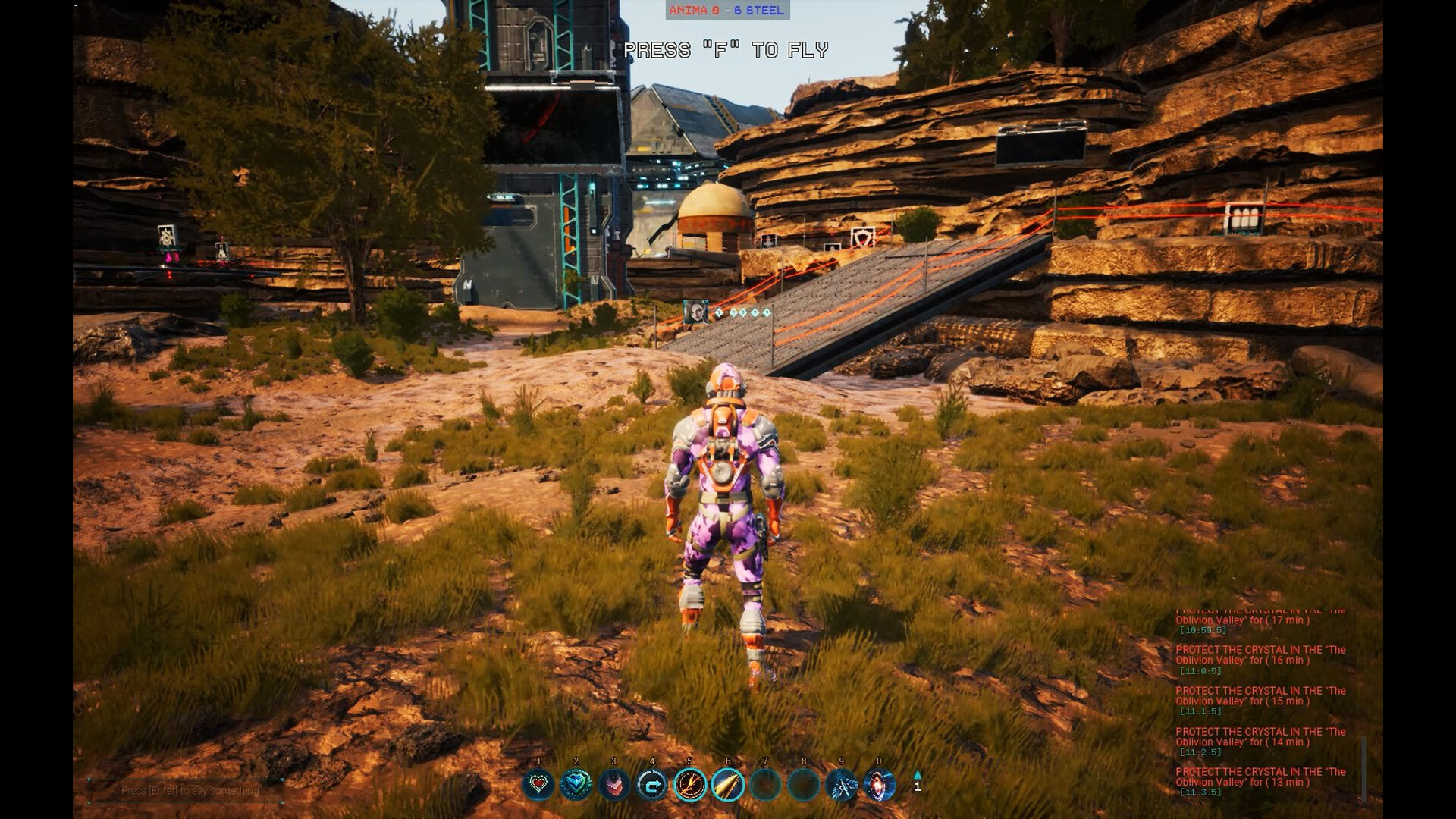This screenshot has height=819, width=1456.
Task: Open the ANIMA 0 - 6 STEEL scoreboard
Action: point(728,11)
